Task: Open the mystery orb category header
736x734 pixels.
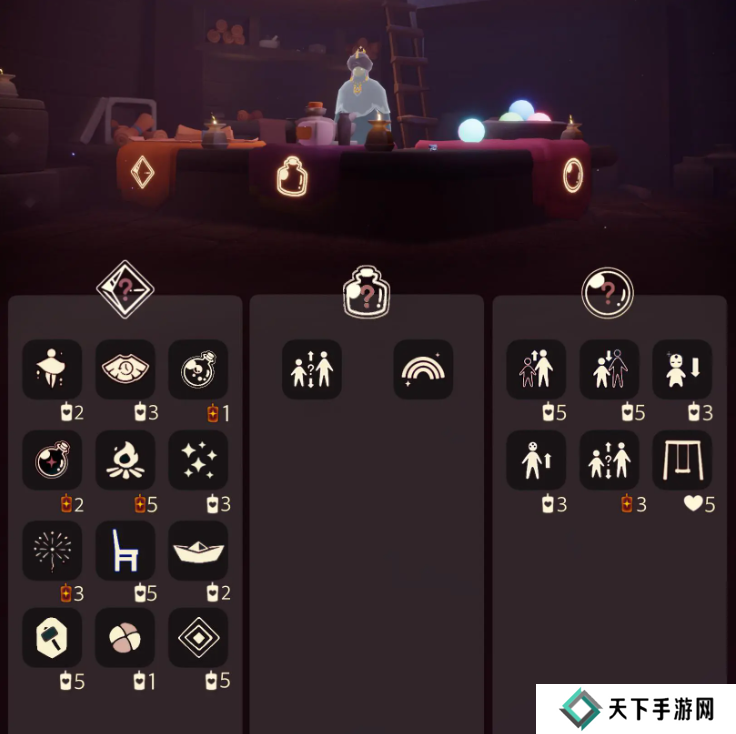Action: [x=609, y=291]
